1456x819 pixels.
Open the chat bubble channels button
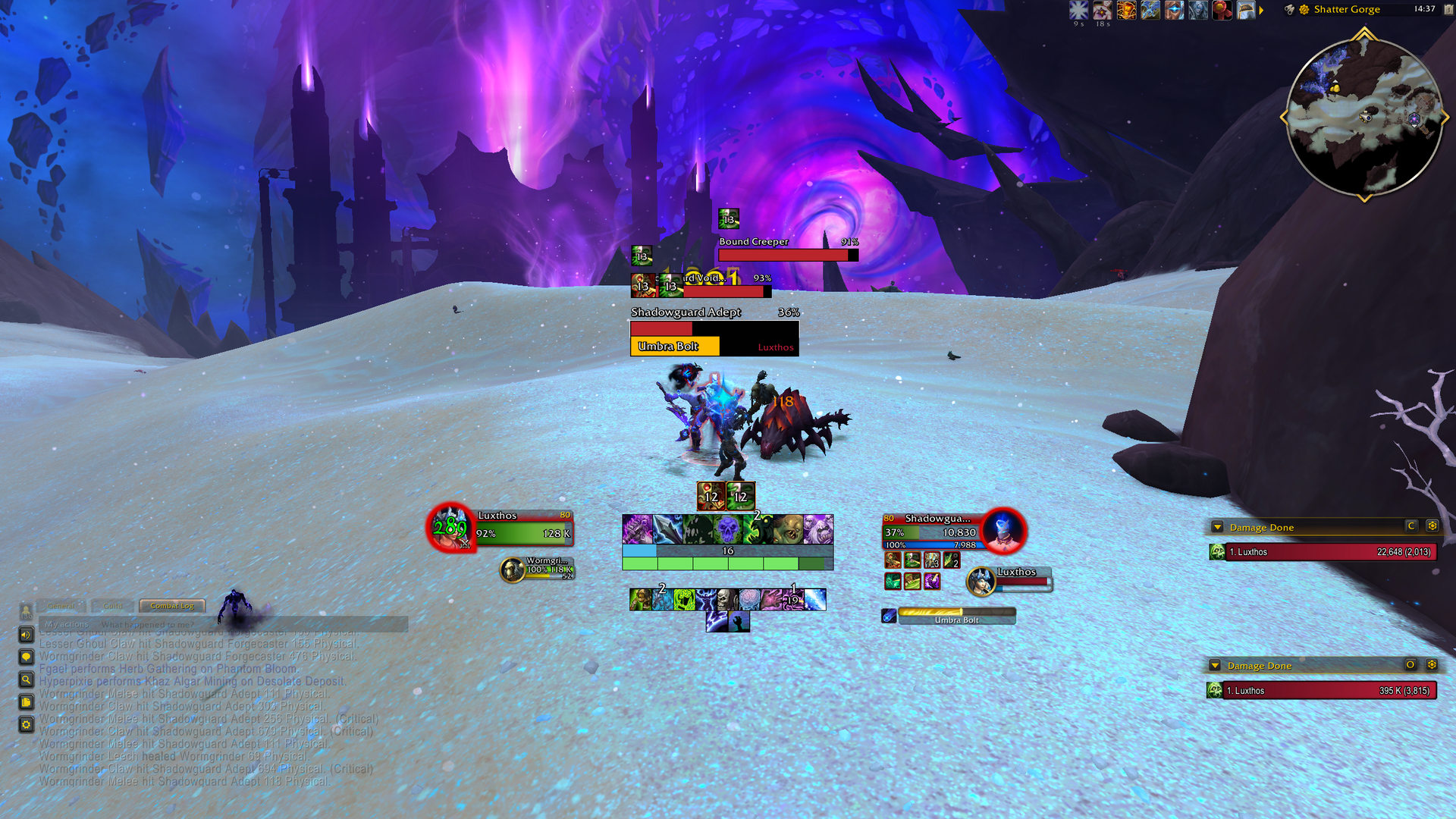[26, 657]
